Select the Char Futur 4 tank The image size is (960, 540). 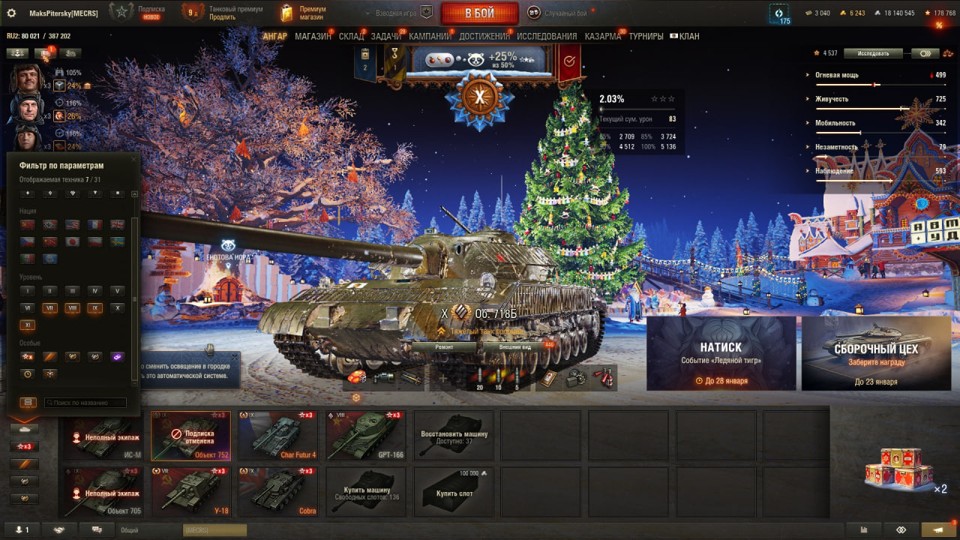click(x=277, y=435)
